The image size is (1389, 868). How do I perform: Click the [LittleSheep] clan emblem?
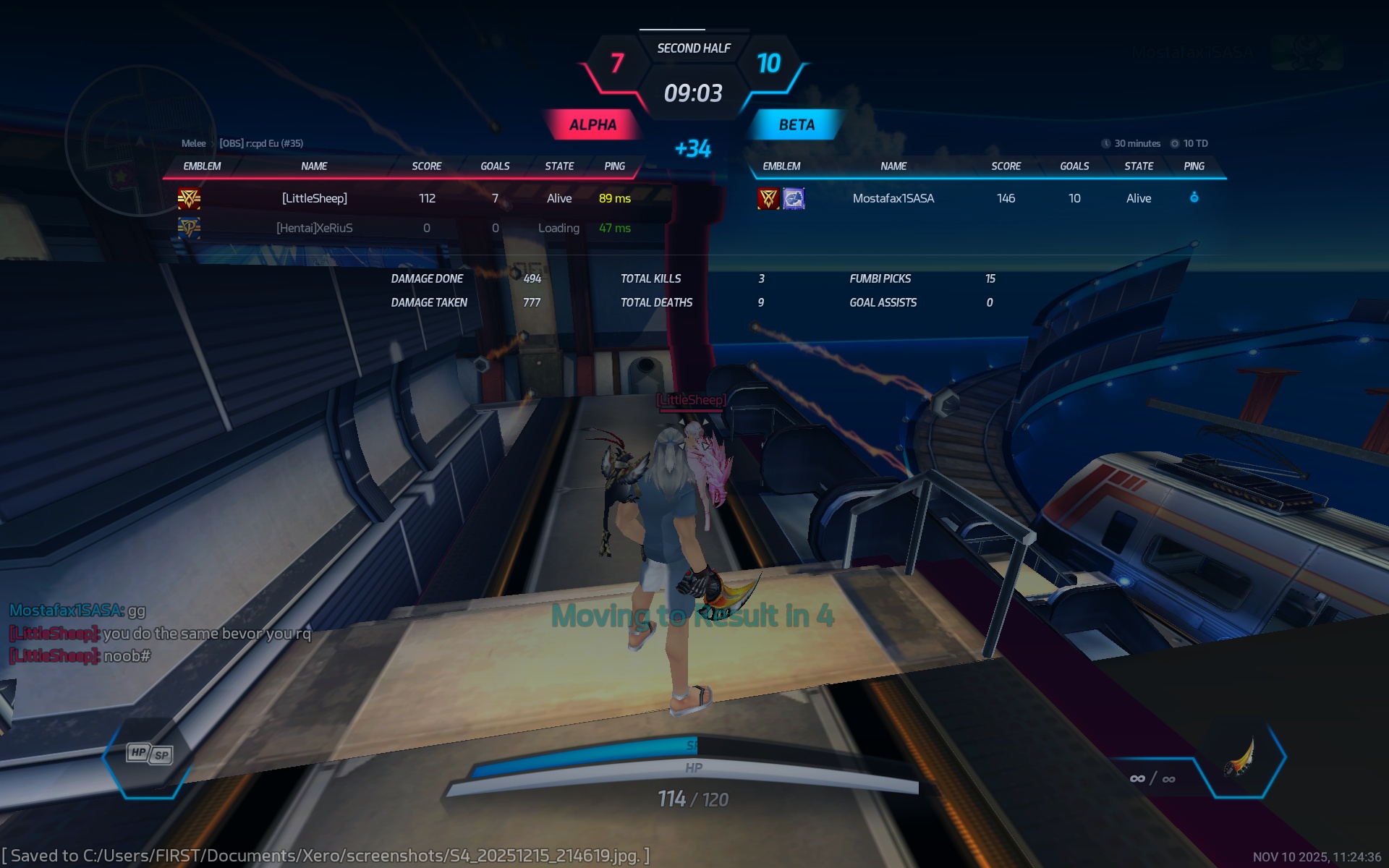coord(189,198)
